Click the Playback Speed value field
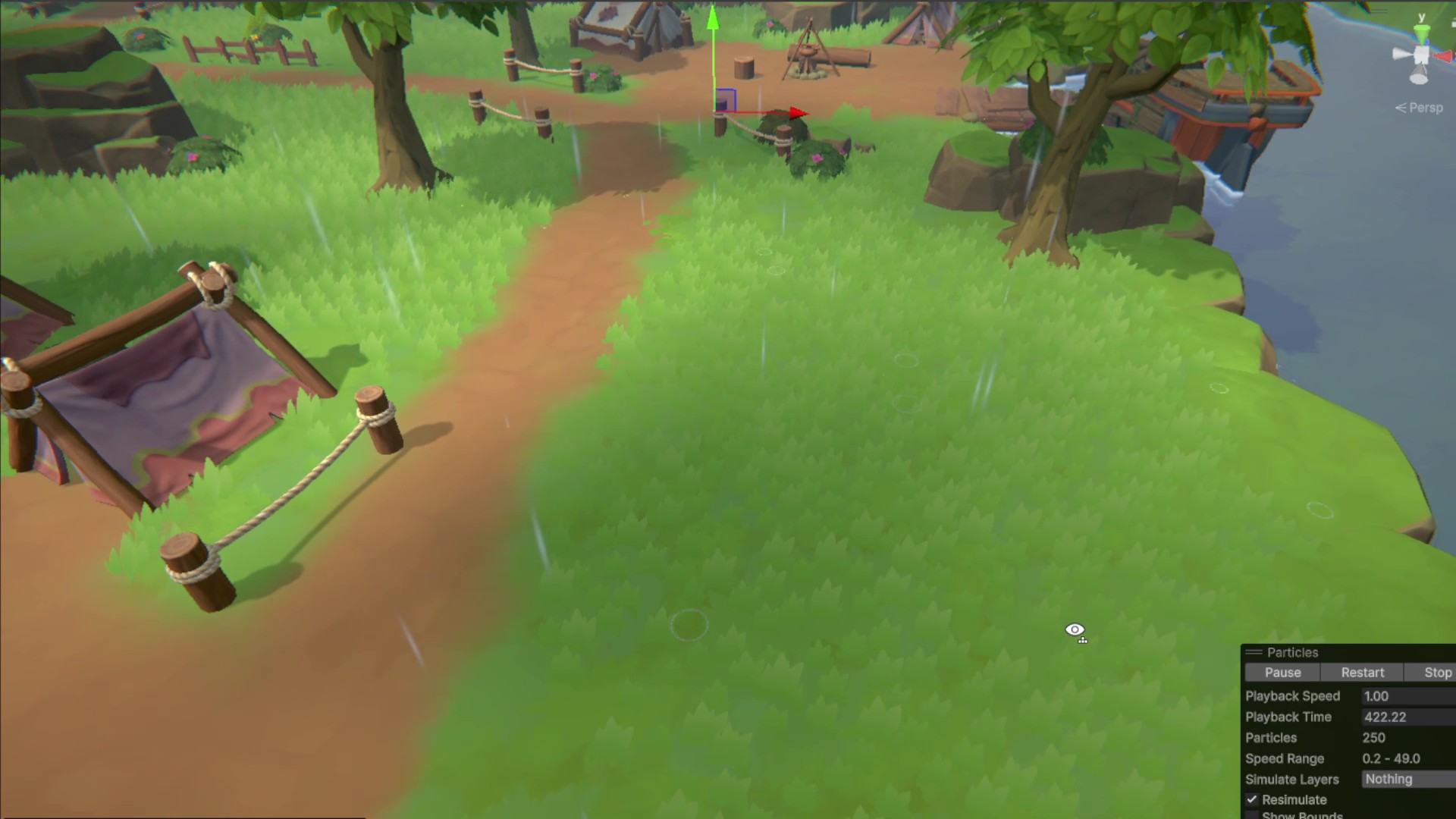Image resolution: width=1456 pixels, height=819 pixels. tap(1408, 696)
